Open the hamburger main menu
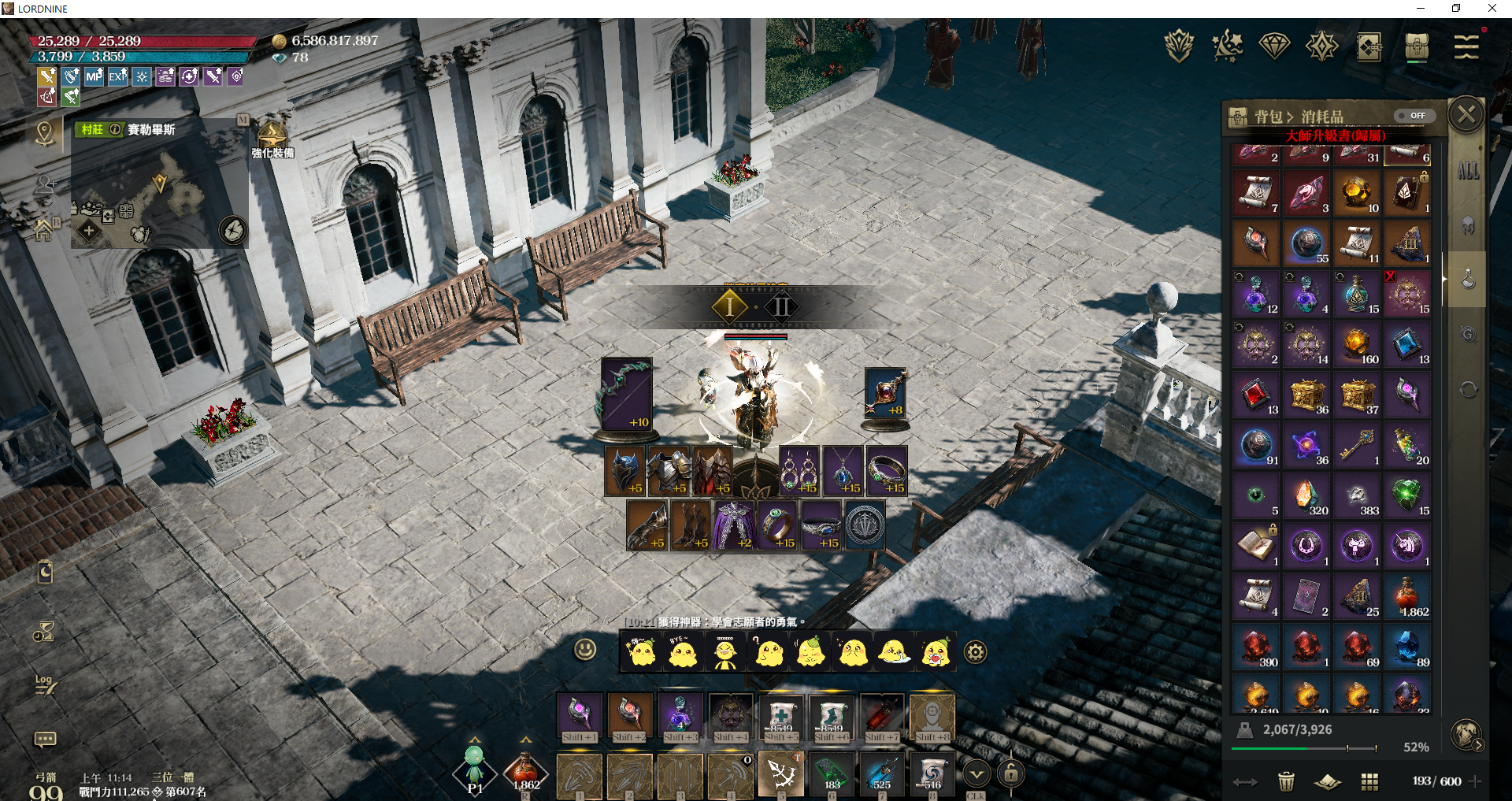The width and height of the screenshot is (1512, 801). 1466,47
